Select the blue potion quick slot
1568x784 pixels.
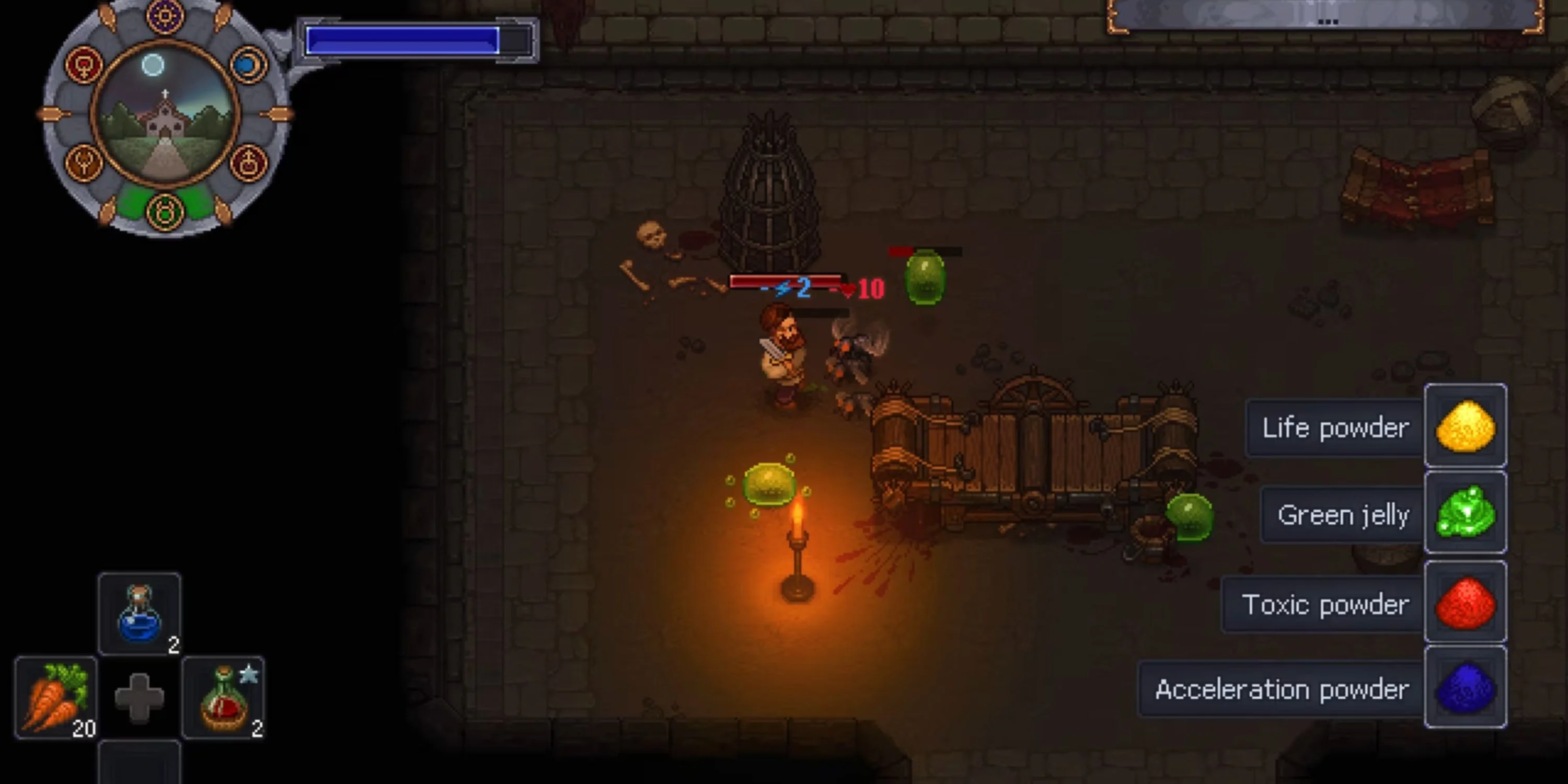point(140,614)
